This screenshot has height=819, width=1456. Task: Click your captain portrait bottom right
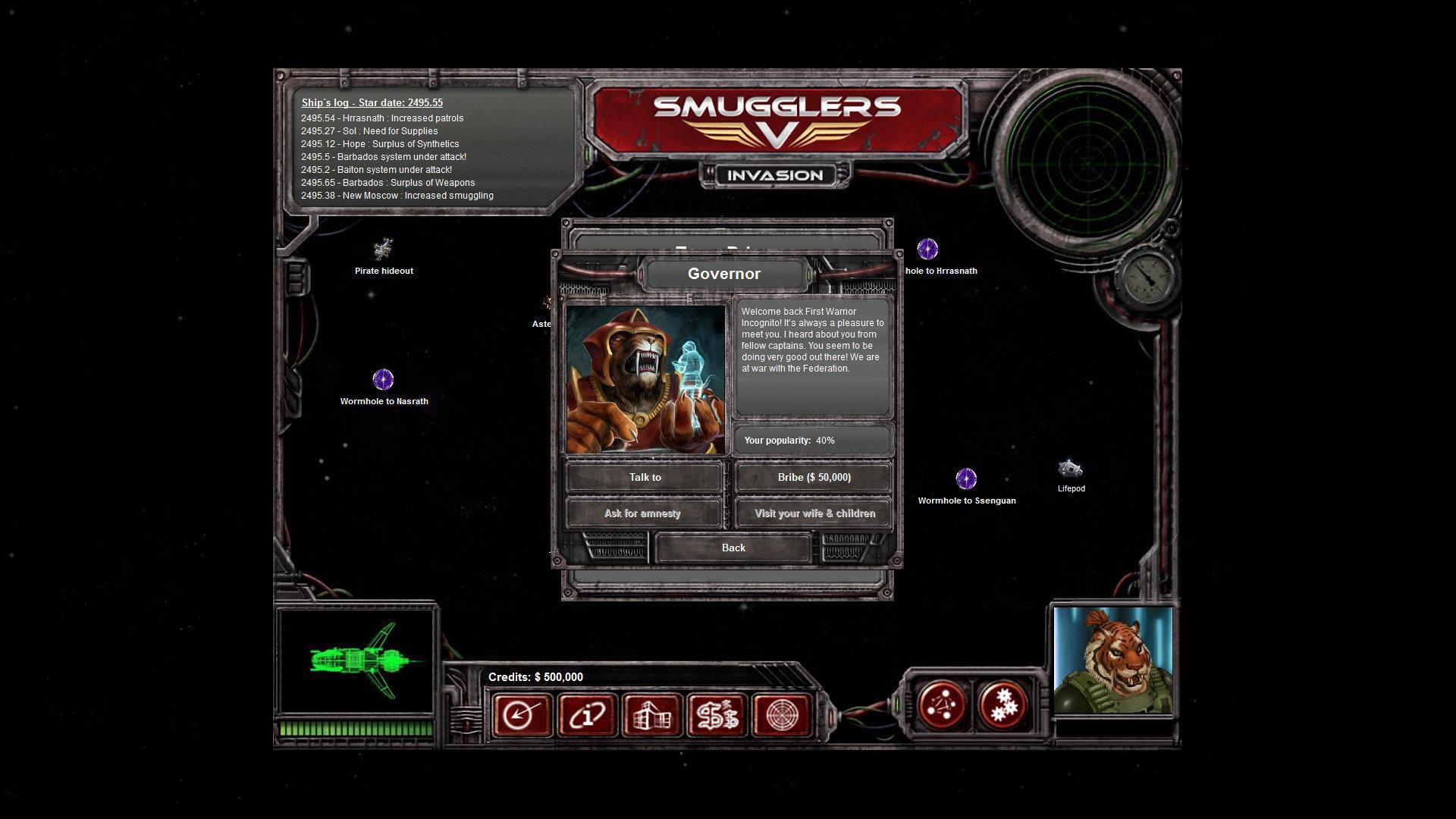1112,661
